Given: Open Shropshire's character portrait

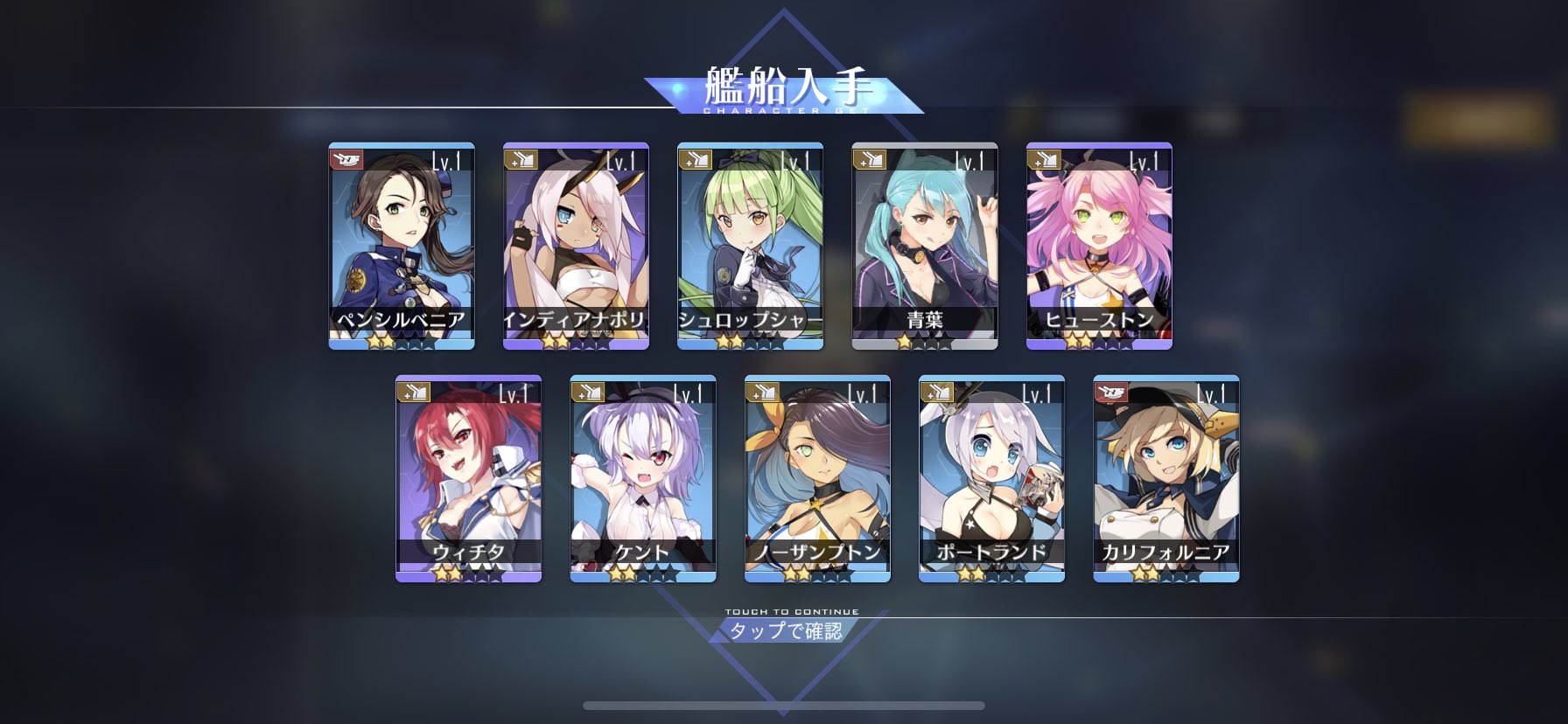Looking at the screenshot, I should click(748, 245).
